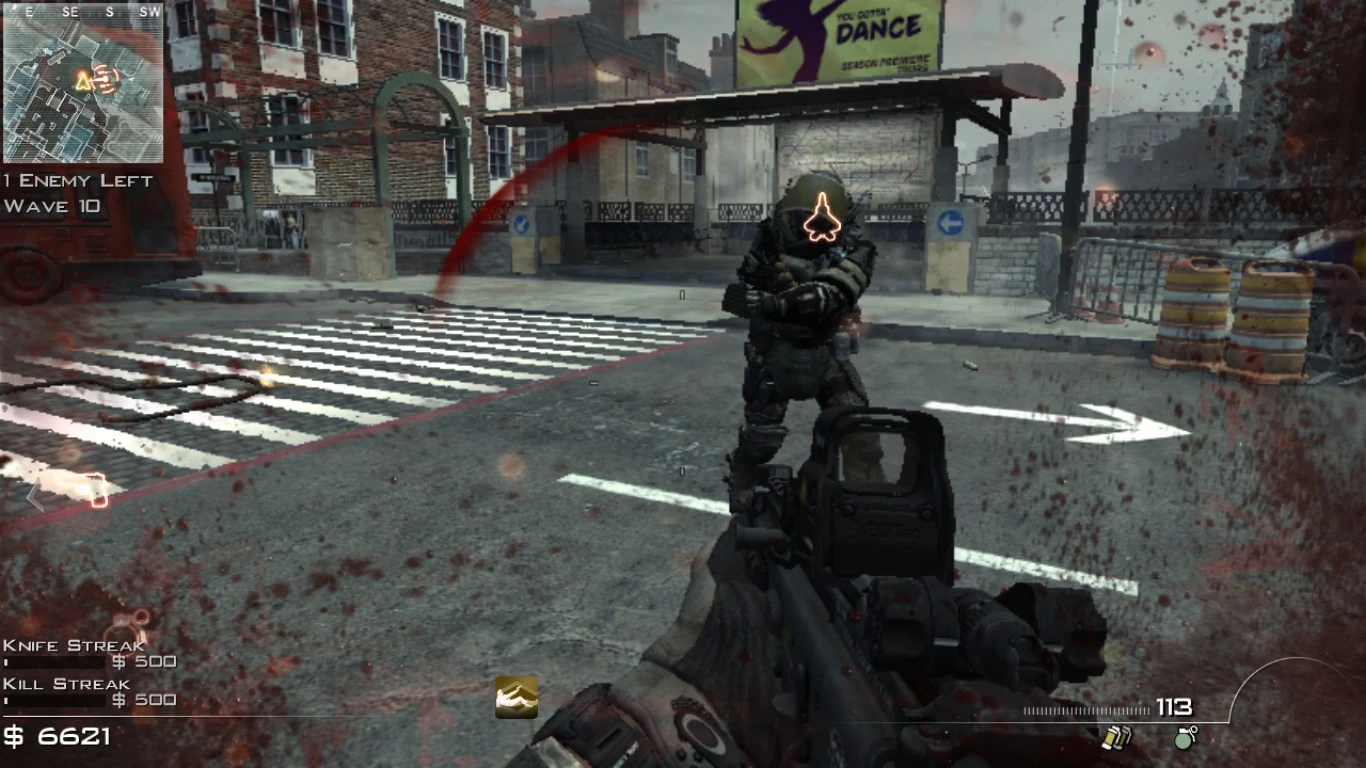Expand the minimap in the top-left corner
Image resolution: width=1366 pixels, height=768 pixels.
(x=84, y=88)
